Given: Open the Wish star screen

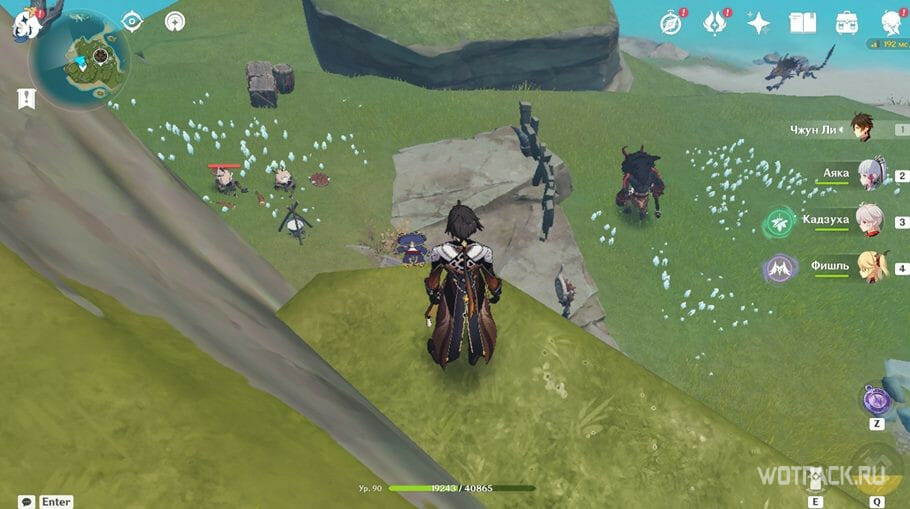Looking at the screenshot, I should point(758,22).
